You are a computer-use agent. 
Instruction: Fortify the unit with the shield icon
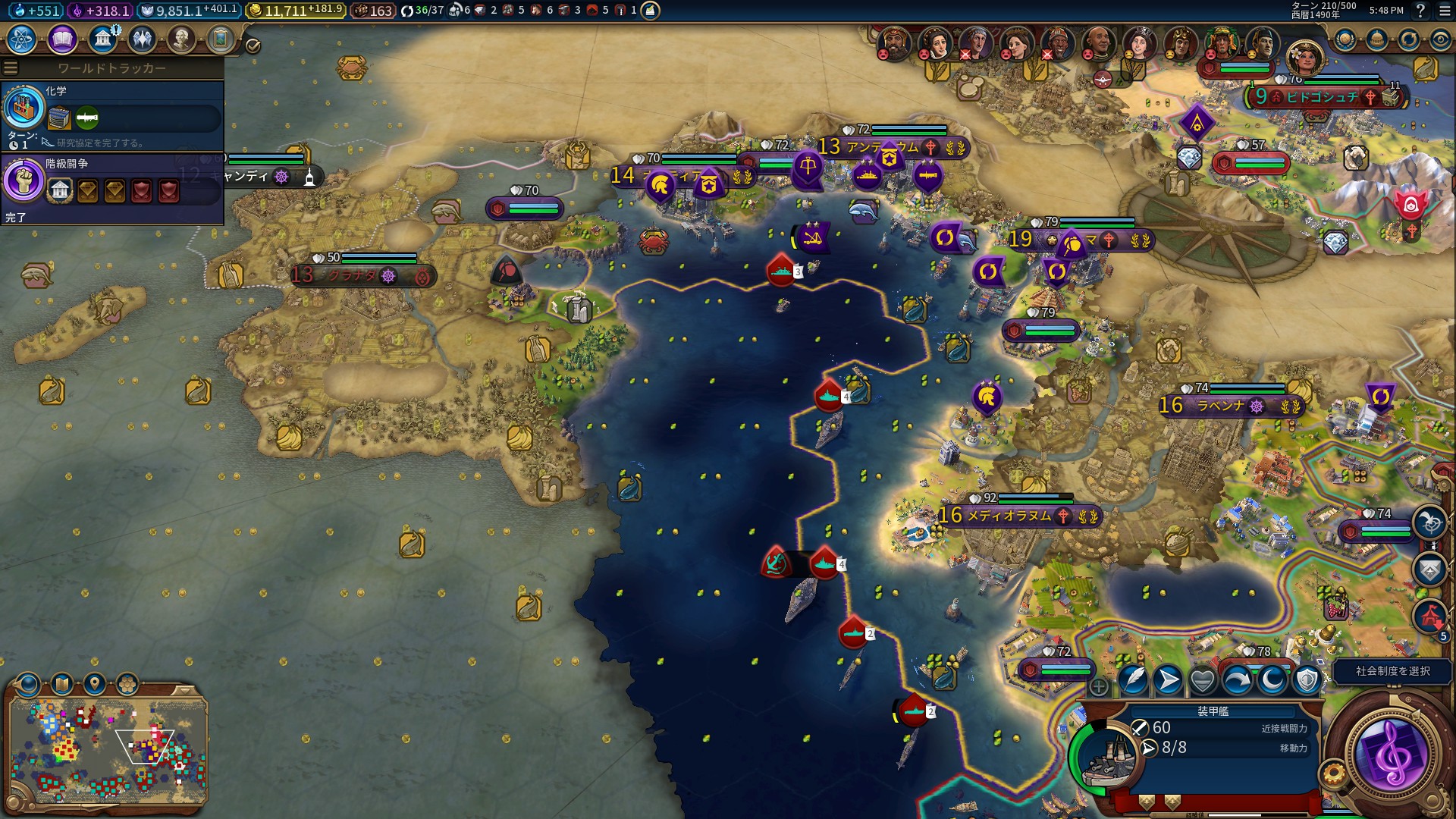tap(1307, 680)
